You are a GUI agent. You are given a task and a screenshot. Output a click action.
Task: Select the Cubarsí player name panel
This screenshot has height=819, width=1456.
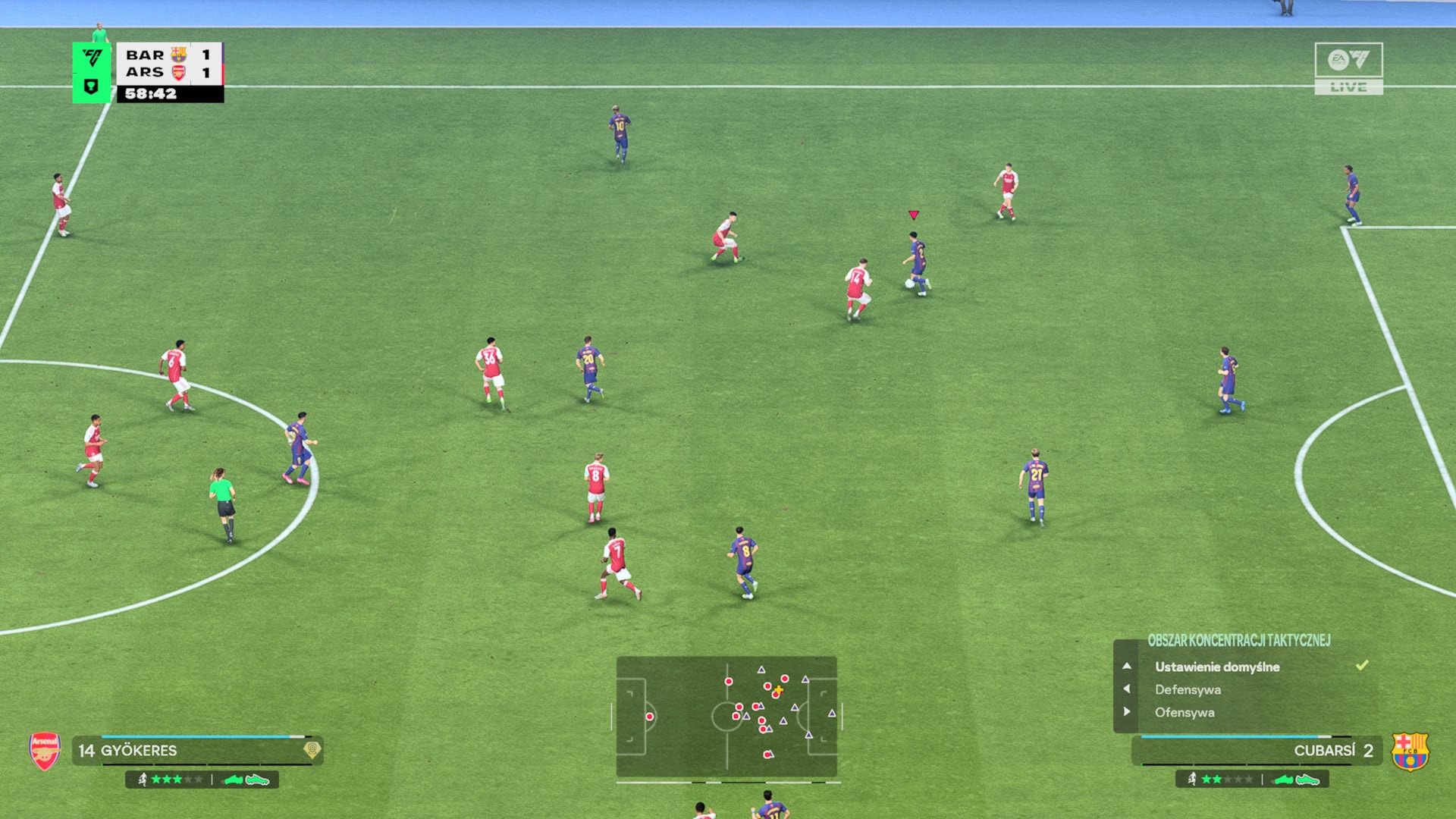pyautogui.click(x=1257, y=750)
